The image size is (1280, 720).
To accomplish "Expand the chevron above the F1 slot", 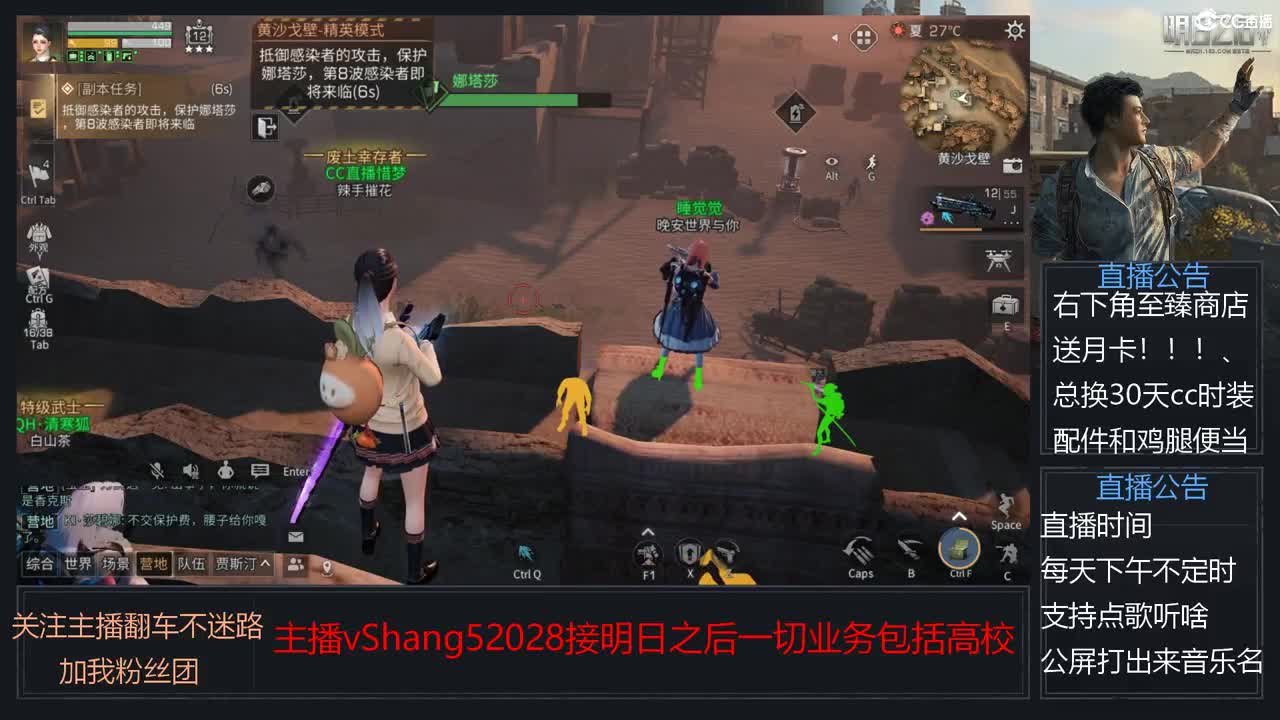I will pos(648,532).
